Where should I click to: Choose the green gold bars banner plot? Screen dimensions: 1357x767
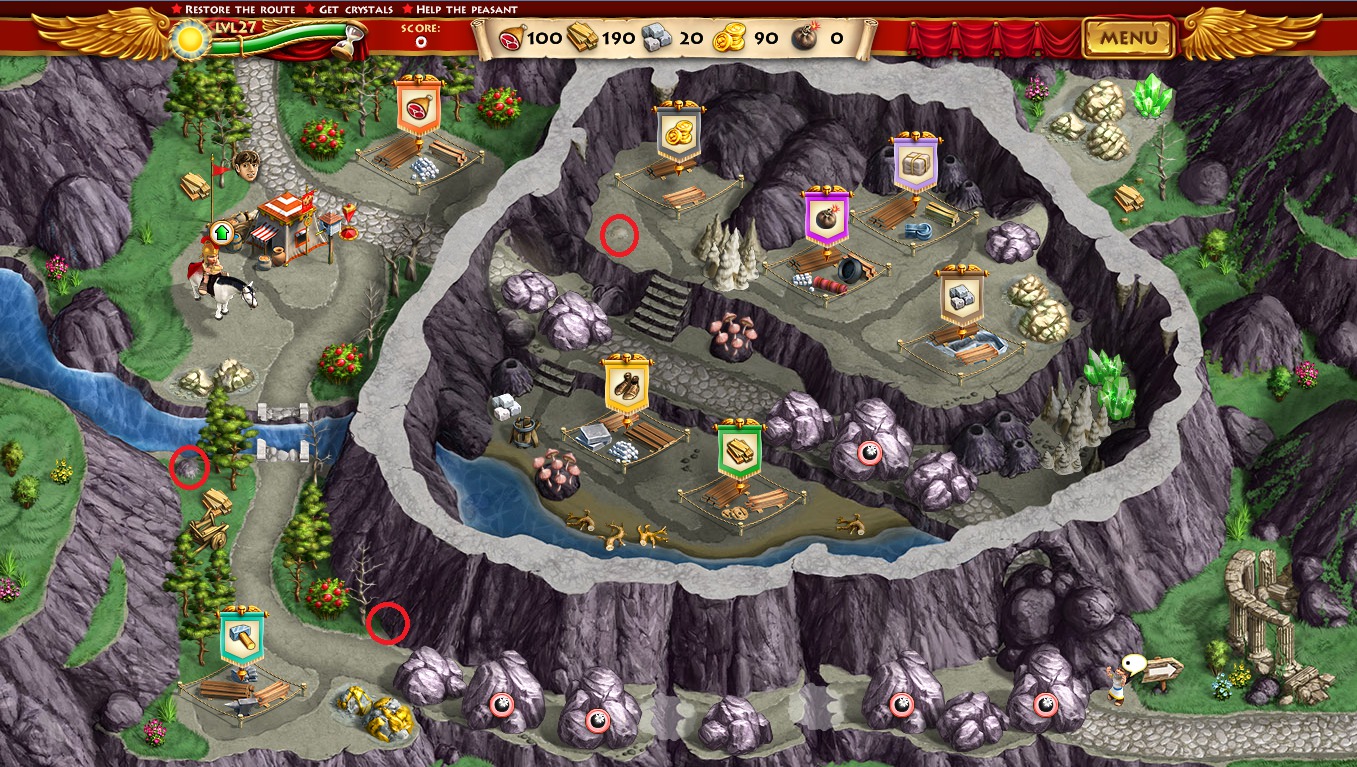739,449
